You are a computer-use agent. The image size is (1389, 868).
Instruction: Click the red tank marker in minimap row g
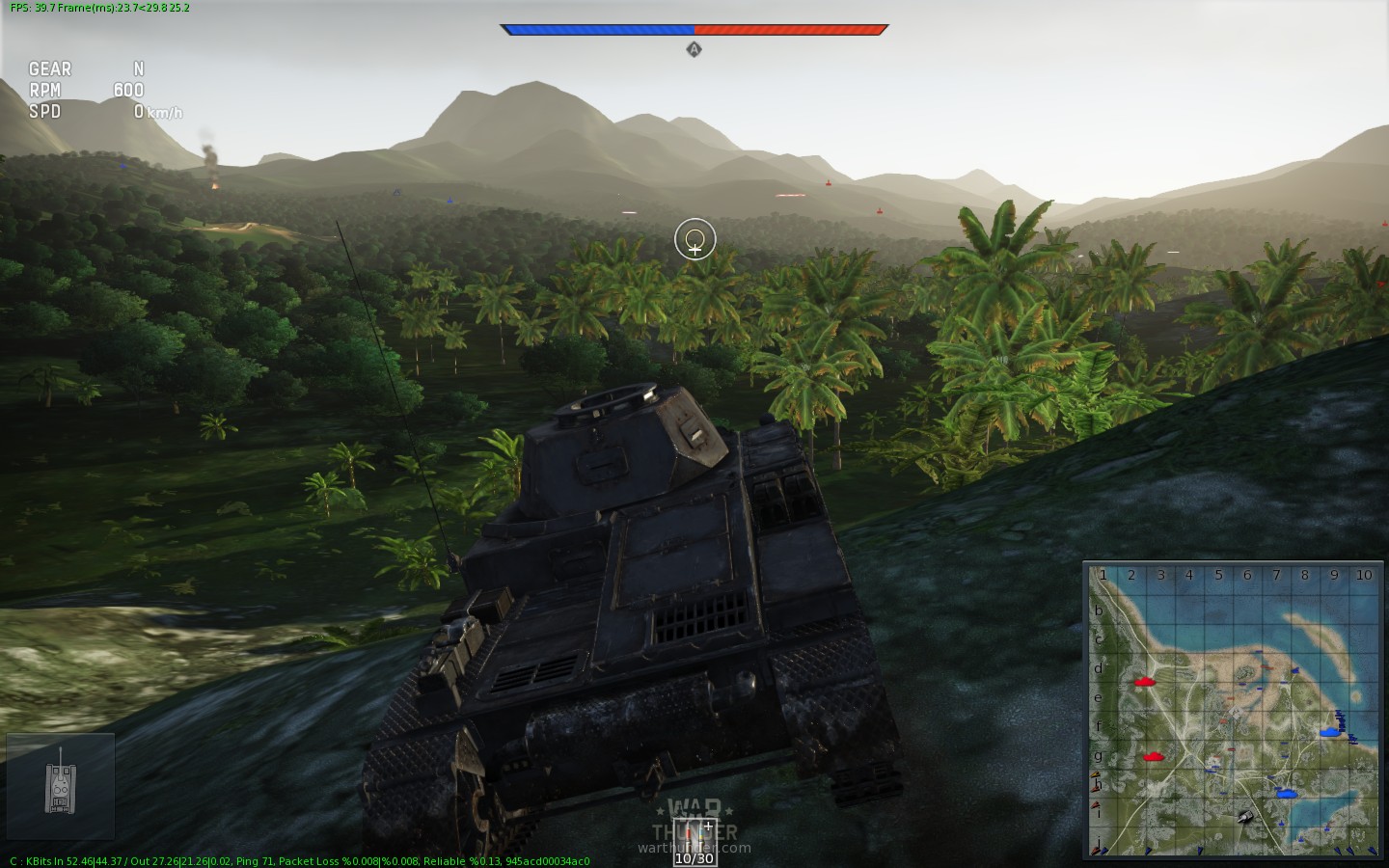(1153, 757)
